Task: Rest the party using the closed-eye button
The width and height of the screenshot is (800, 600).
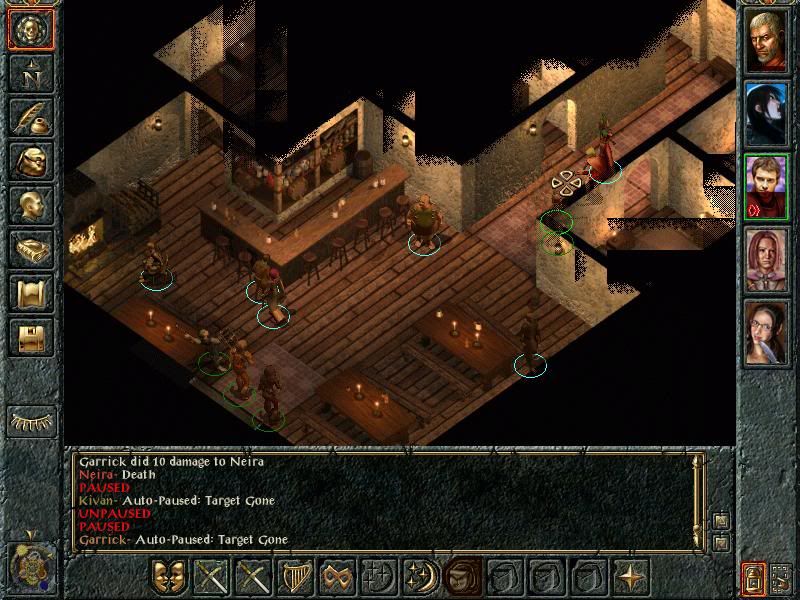Action: 31,421
